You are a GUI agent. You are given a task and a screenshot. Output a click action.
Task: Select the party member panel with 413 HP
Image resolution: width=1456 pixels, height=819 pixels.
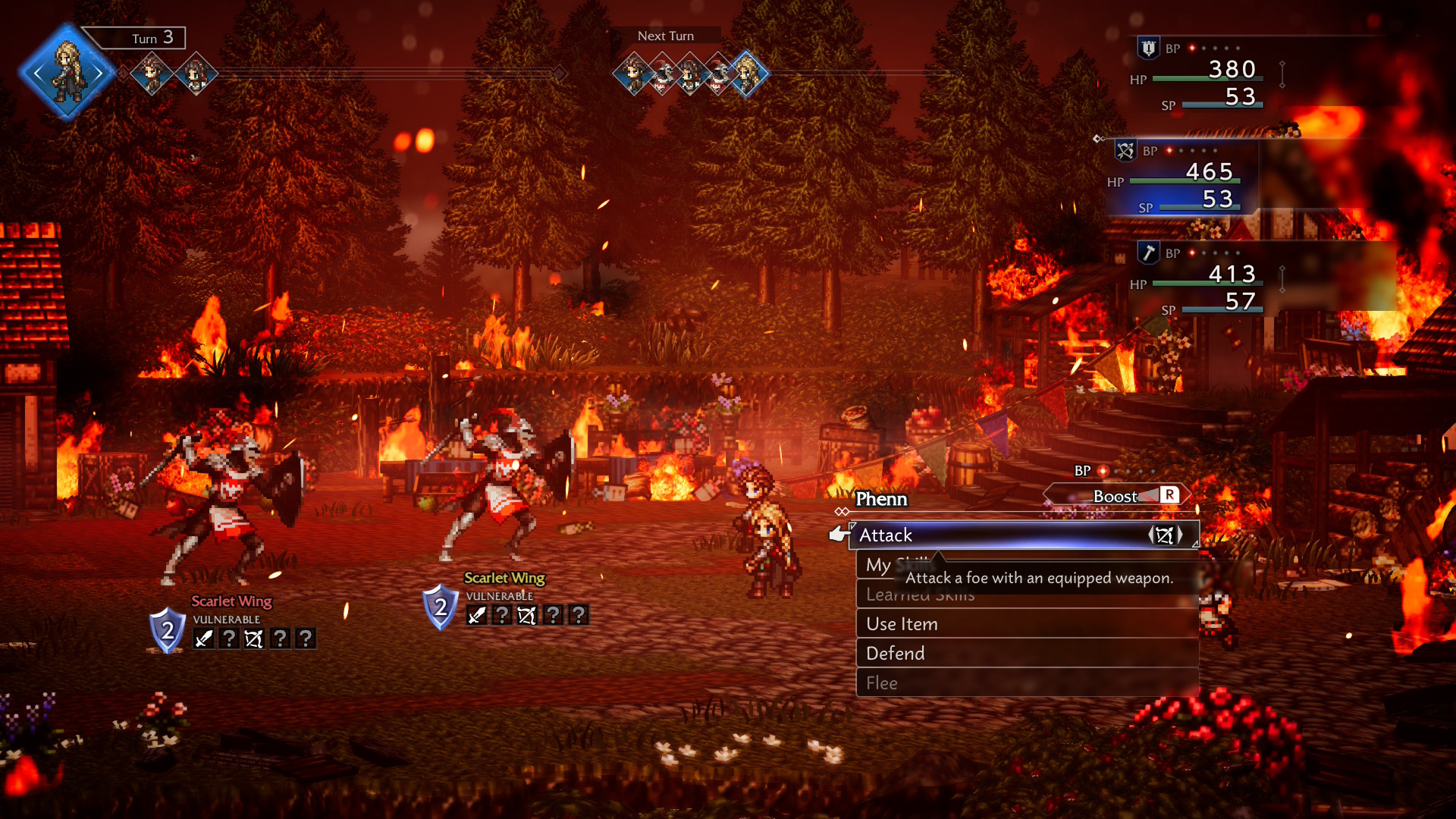point(1206,281)
